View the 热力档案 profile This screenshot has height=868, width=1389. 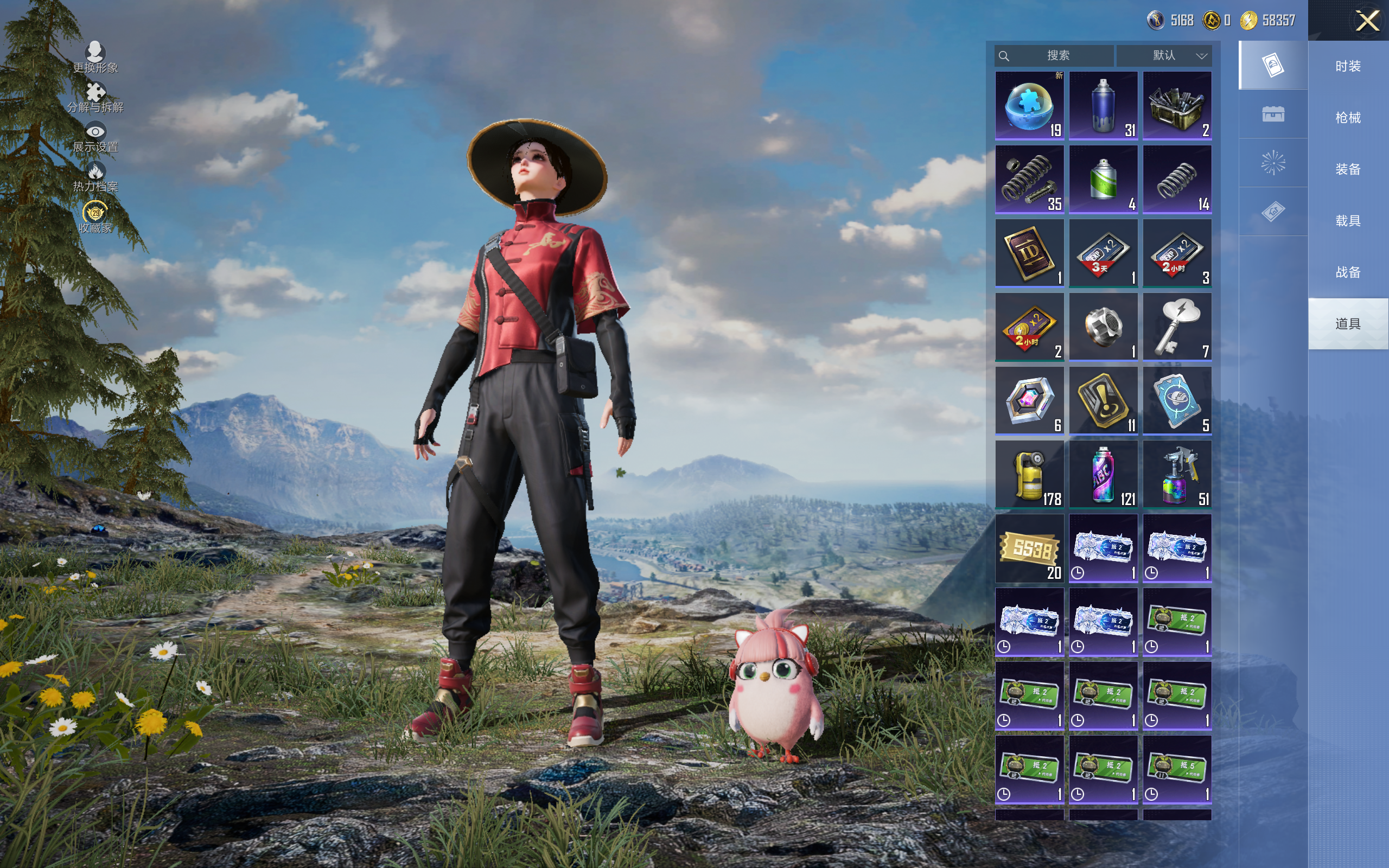[x=95, y=177]
